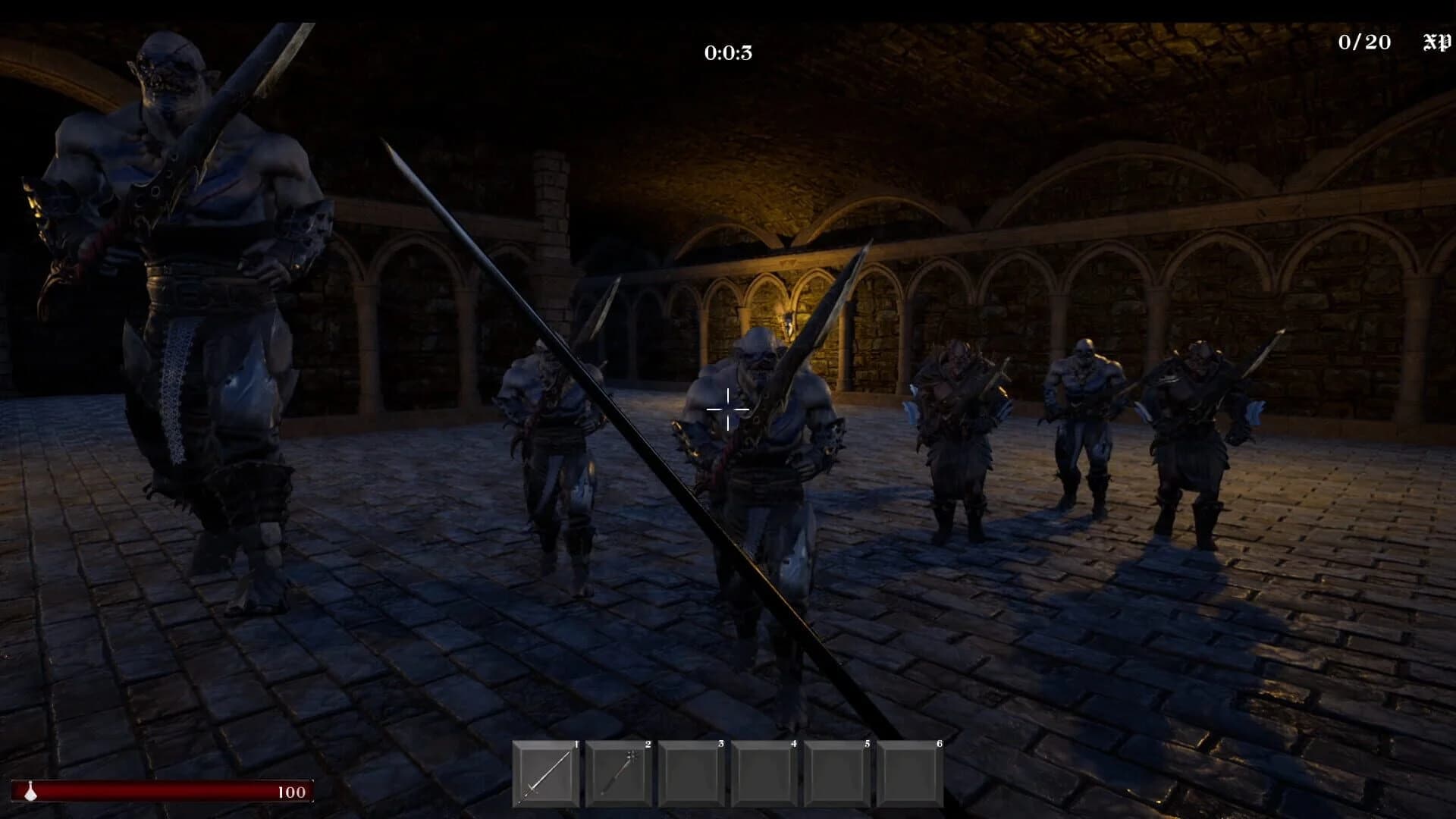Click the number 2 on second hotbar slot

(x=648, y=745)
